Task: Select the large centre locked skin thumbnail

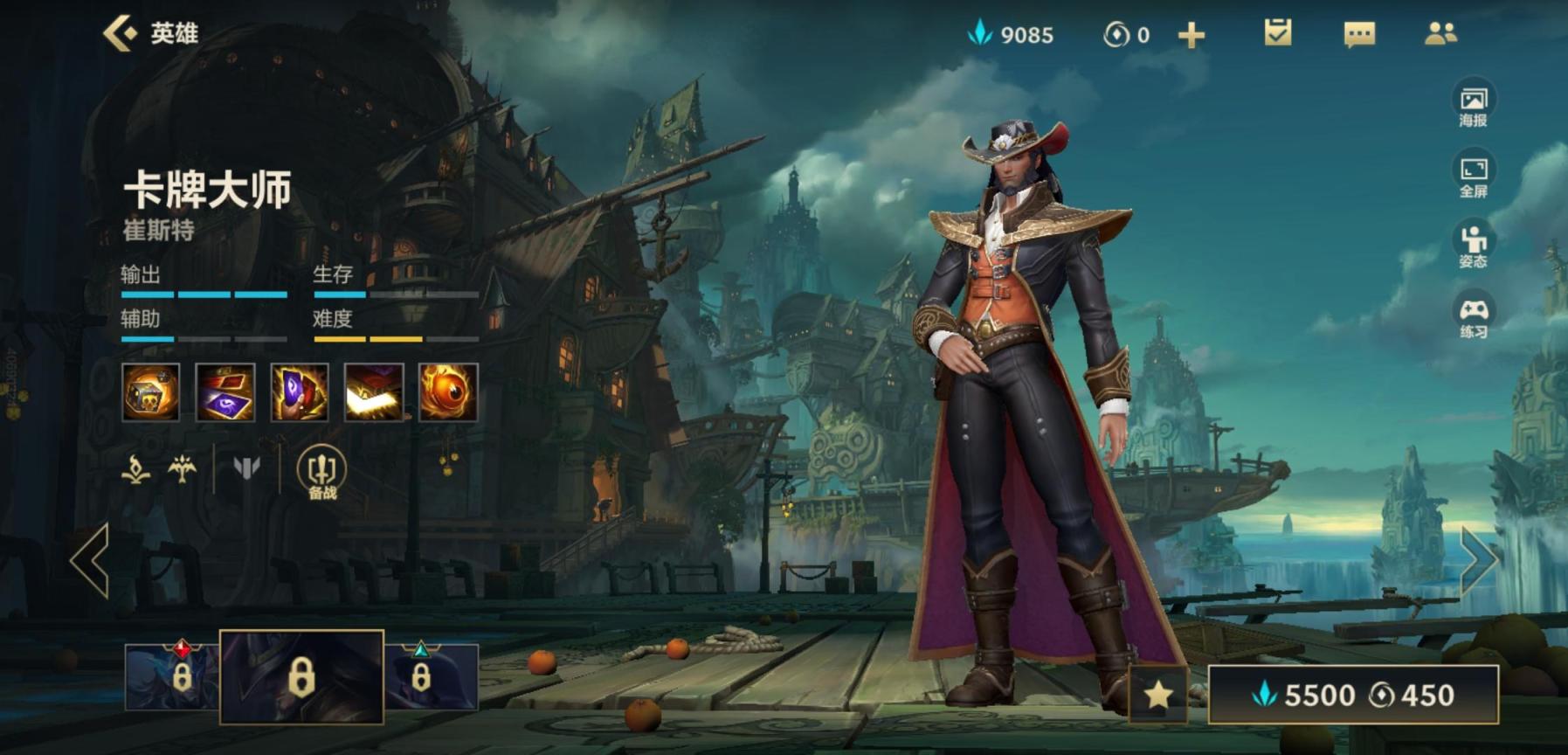Action: click(x=301, y=677)
